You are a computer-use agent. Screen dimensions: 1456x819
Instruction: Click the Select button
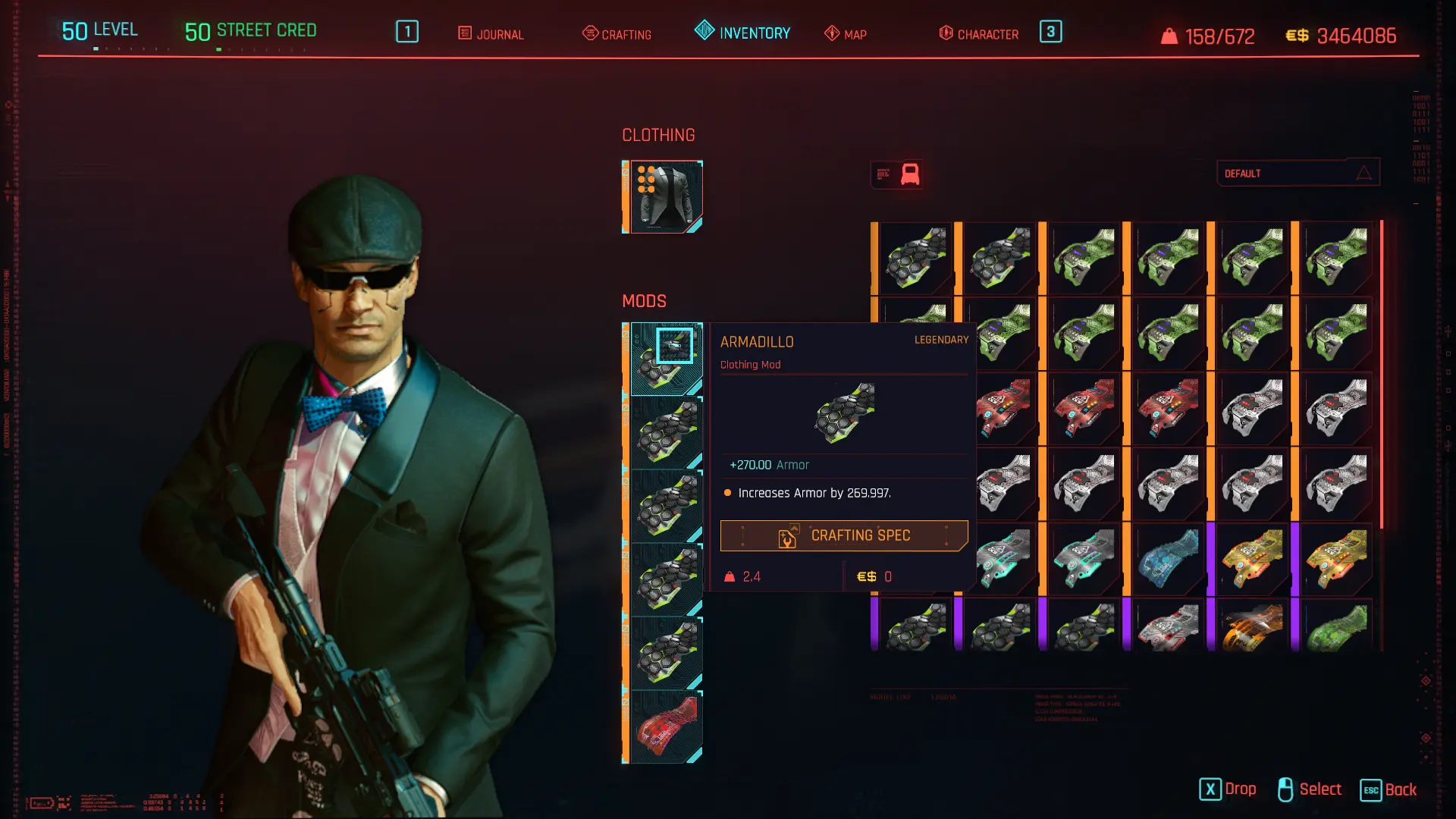tap(1310, 789)
